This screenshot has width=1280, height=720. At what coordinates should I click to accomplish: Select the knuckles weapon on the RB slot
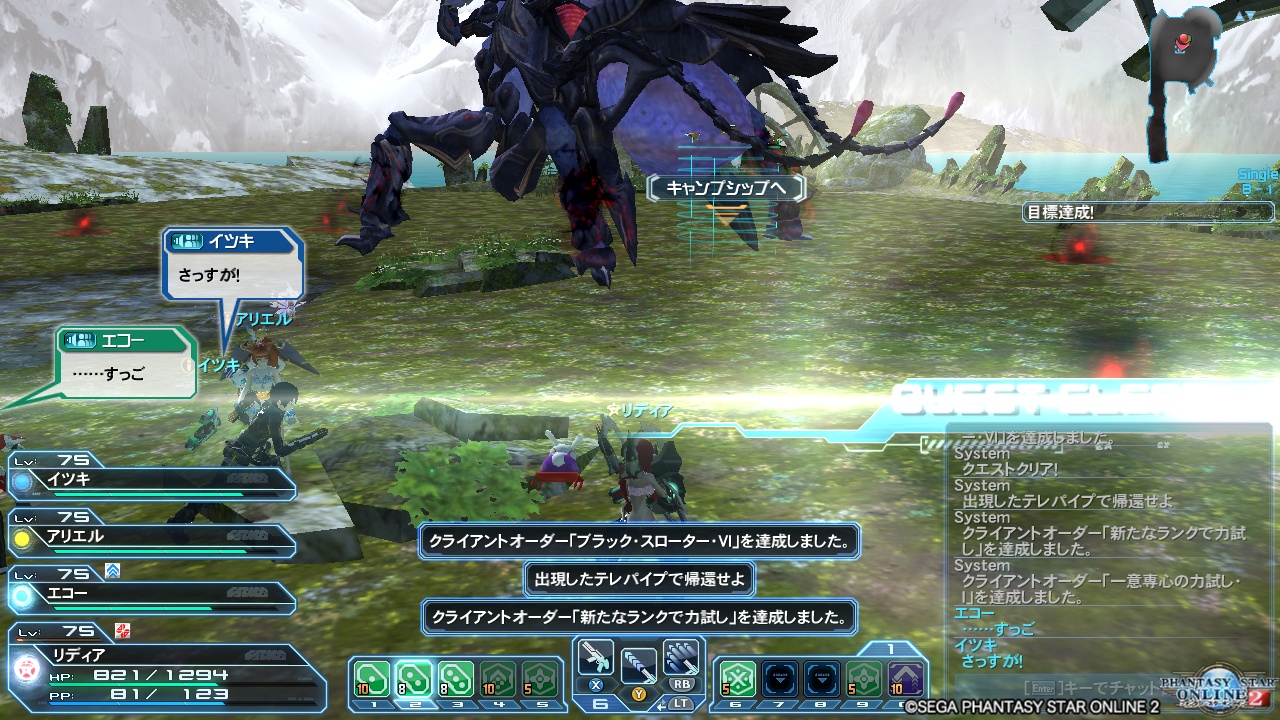[x=682, y=656]
